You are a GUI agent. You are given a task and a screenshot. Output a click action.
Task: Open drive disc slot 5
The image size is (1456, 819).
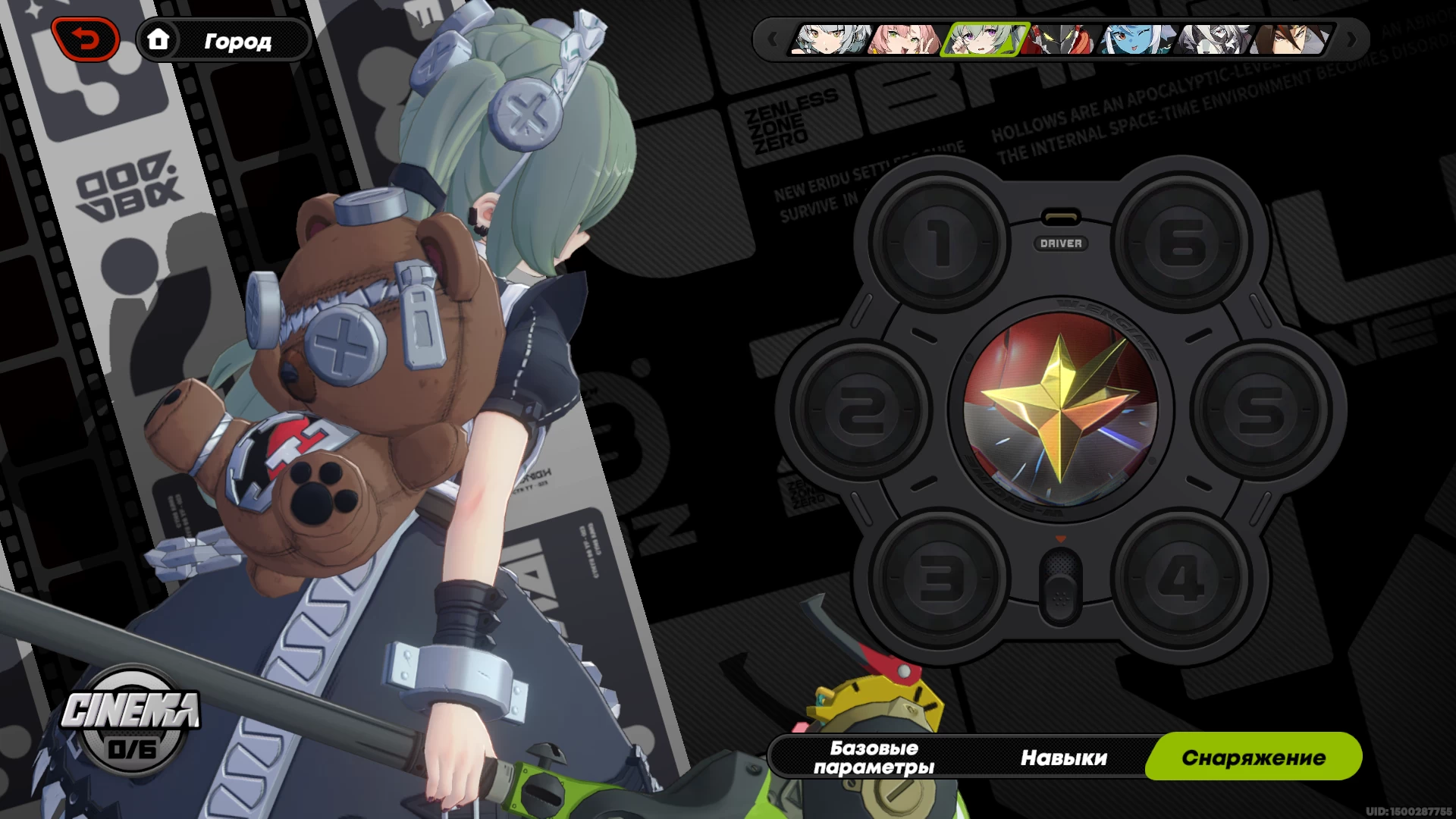1261,410
